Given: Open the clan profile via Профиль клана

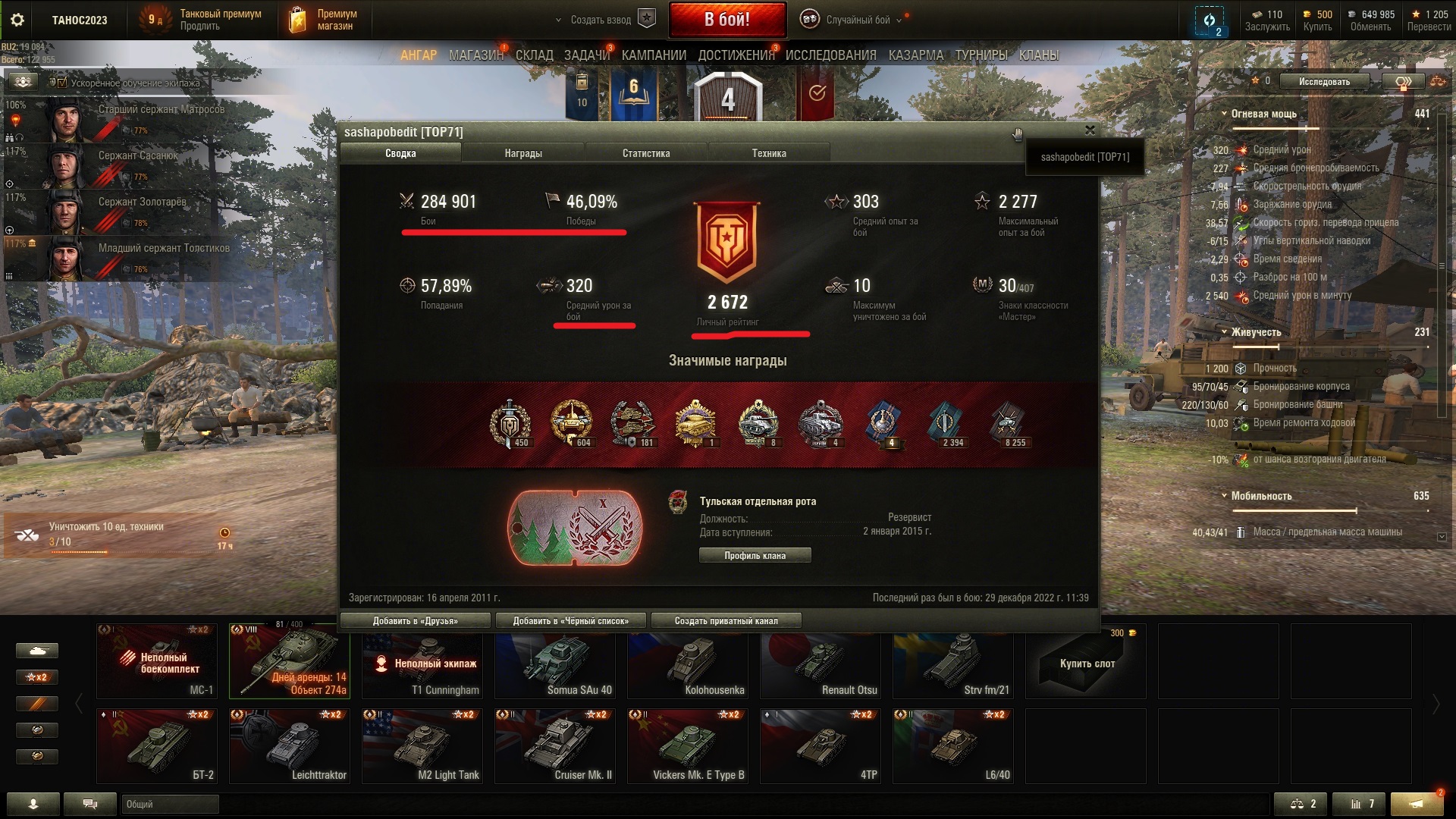Looking at the screenshot, I should tap(755, 556).
